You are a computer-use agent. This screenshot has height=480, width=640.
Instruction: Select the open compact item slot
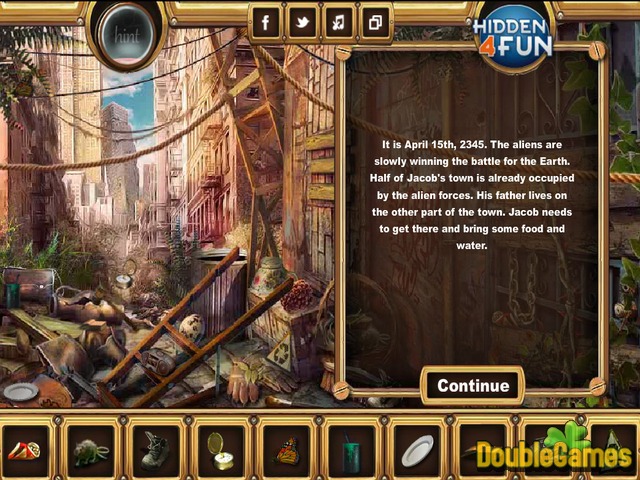click(221, 451)
